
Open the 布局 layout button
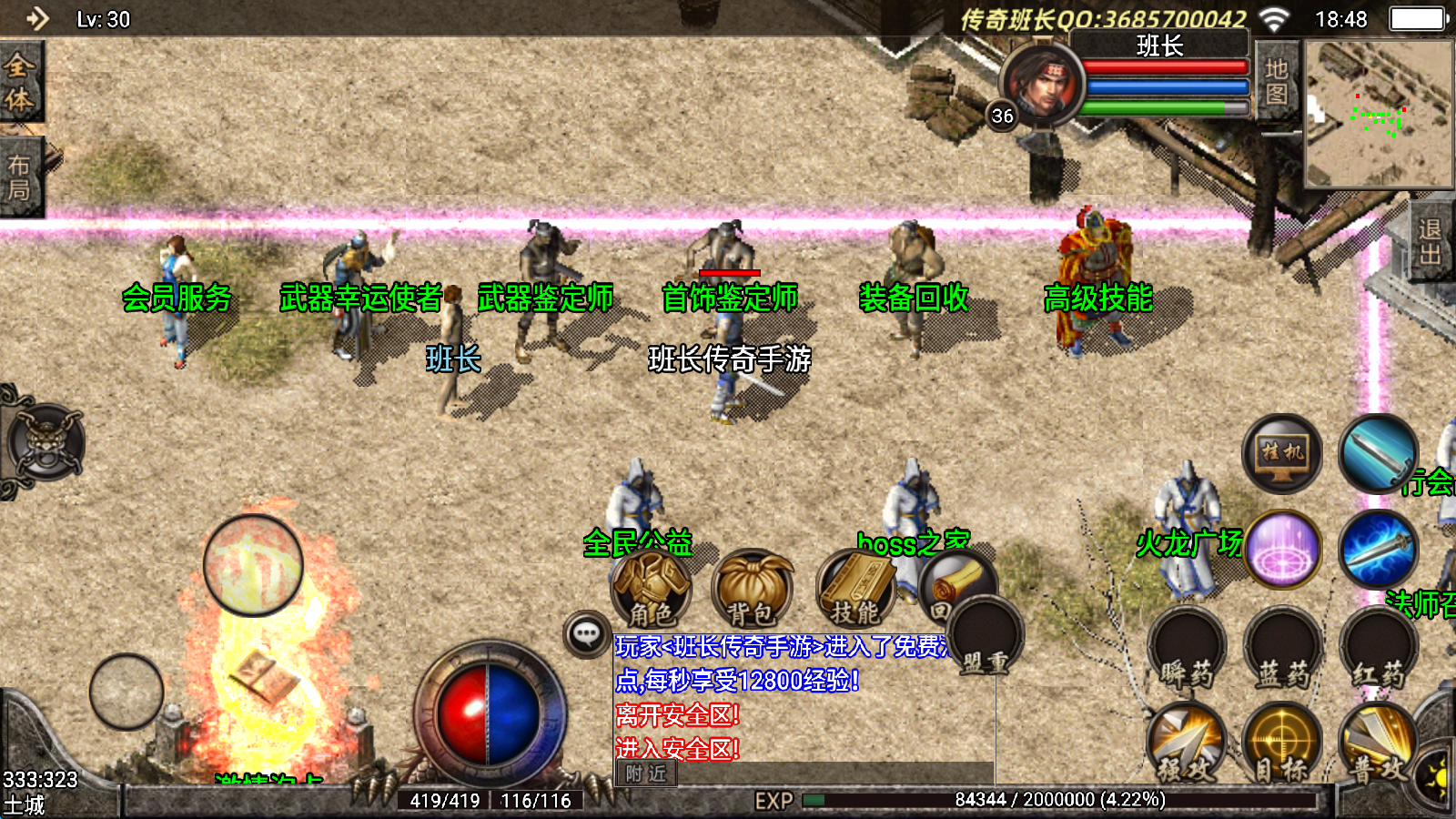tap(20, 177)
